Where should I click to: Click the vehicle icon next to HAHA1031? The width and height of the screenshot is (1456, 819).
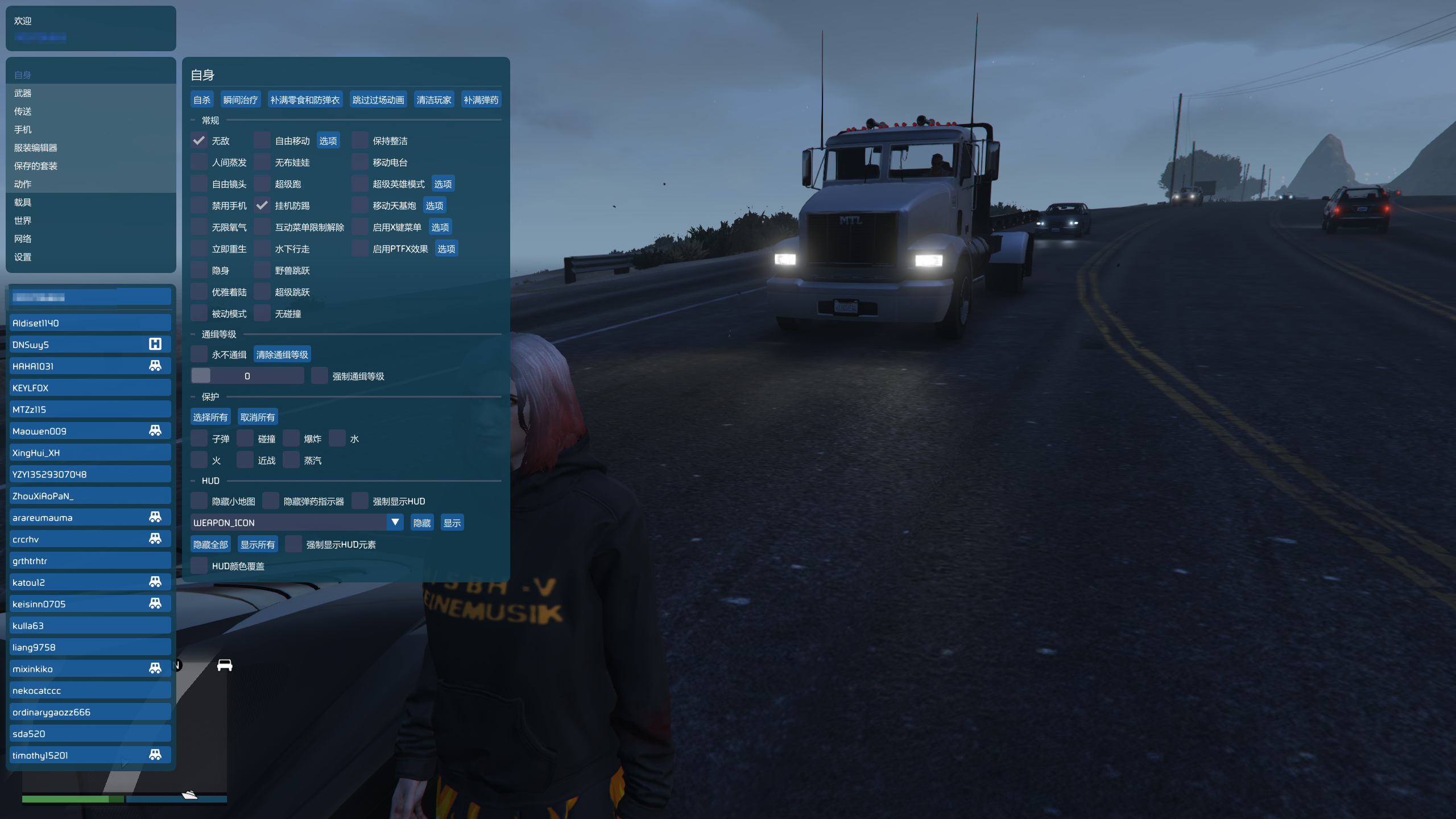[x=156, y=366]
